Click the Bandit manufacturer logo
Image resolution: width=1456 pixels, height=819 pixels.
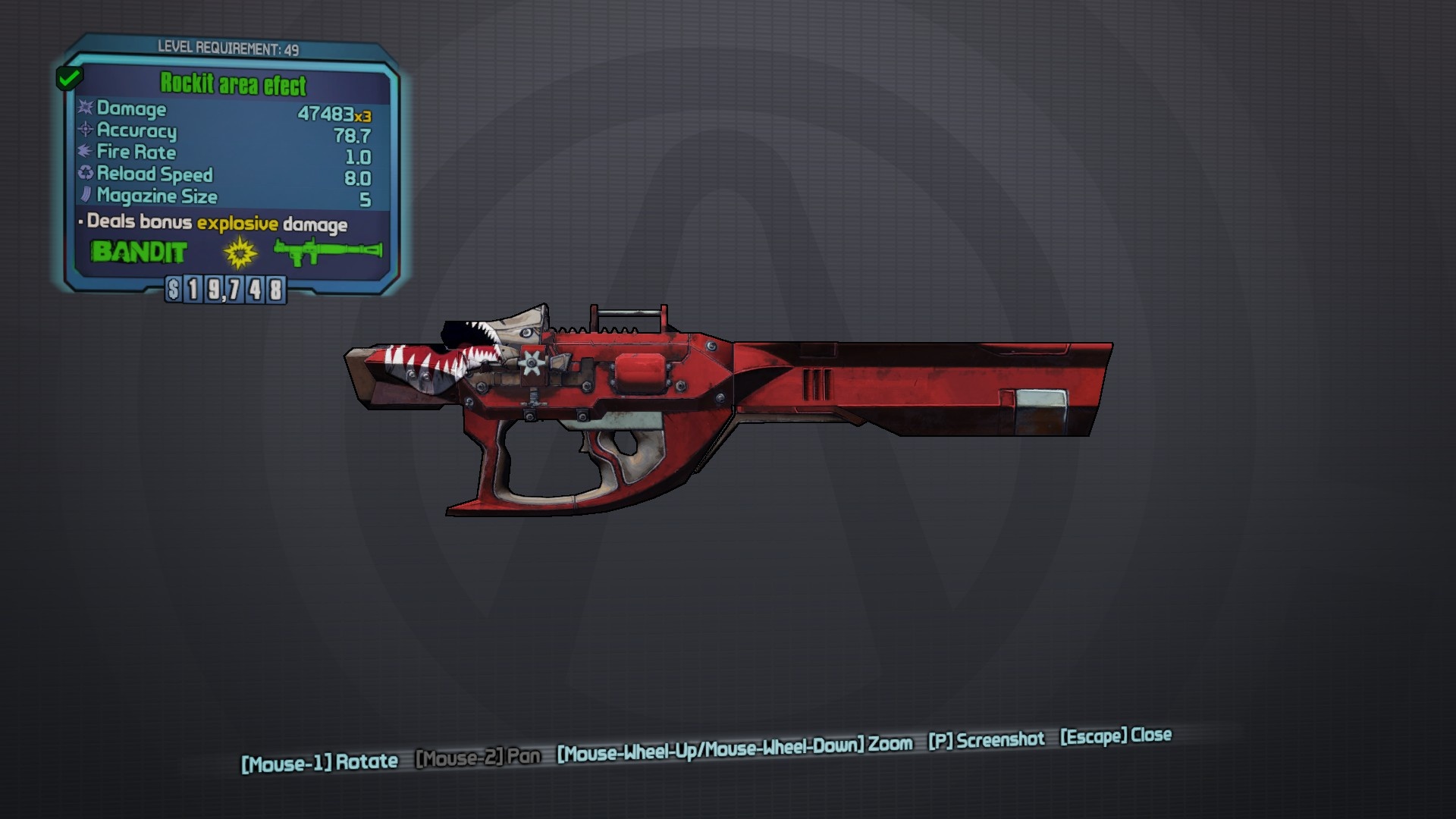139,252
